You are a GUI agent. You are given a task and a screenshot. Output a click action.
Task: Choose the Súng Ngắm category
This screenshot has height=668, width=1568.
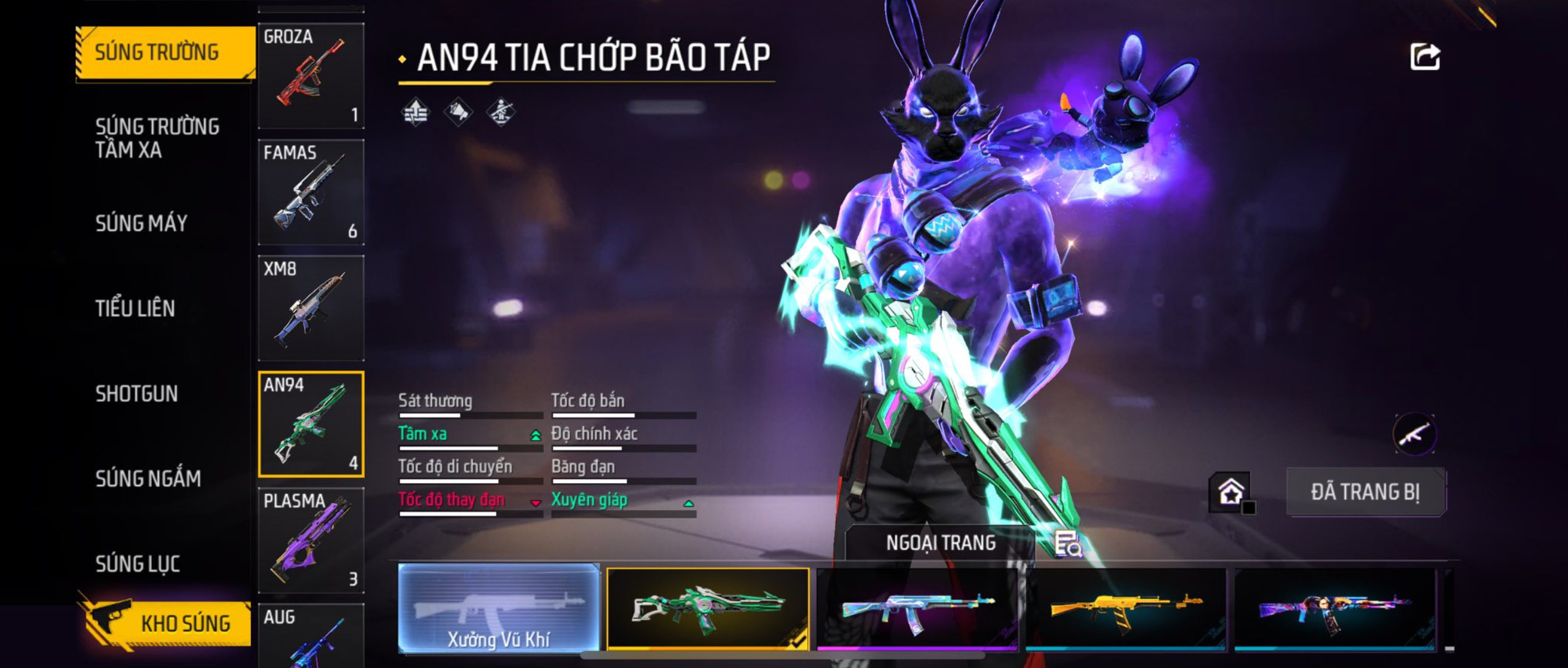click(148, 478)
